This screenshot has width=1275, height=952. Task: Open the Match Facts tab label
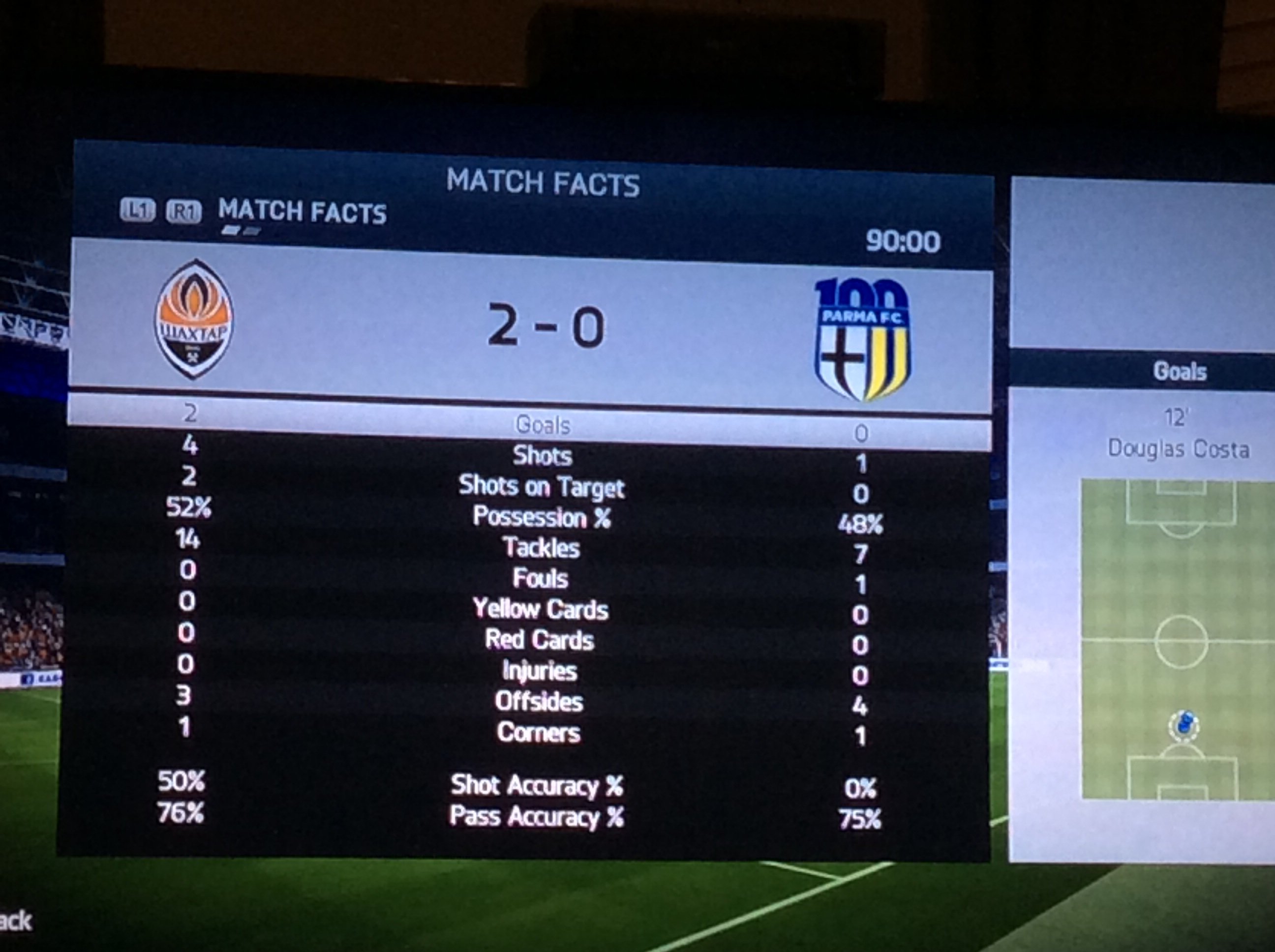tap(302, 211)
